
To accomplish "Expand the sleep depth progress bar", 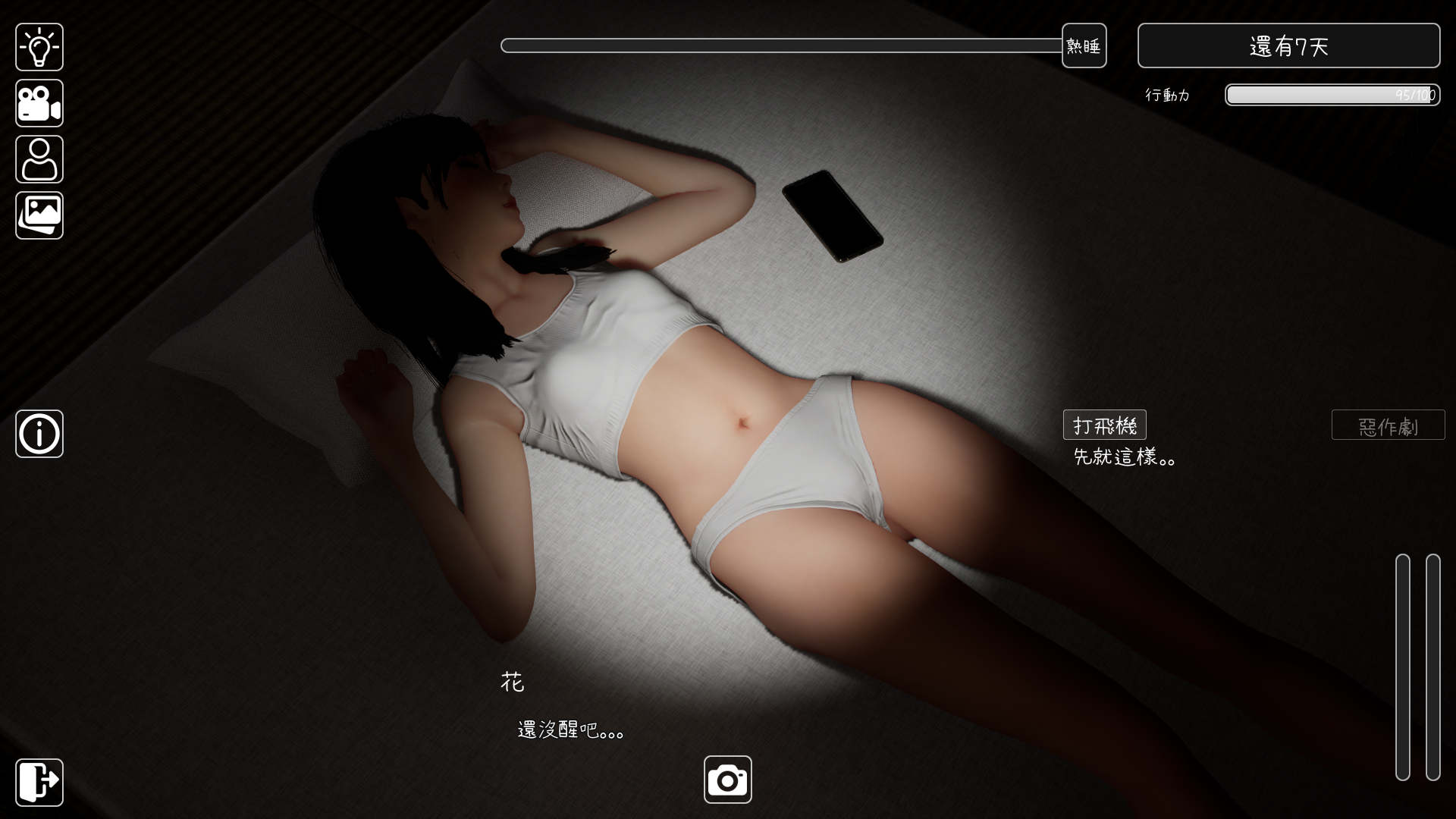I will (781, 45).
